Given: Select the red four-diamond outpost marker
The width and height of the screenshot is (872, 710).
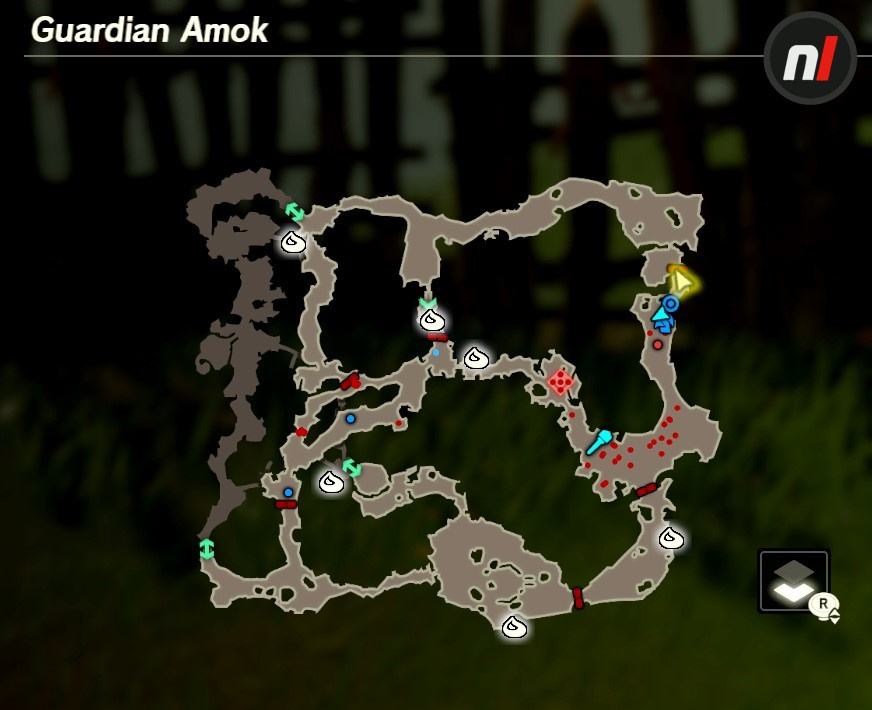Looking at the screenshot, I should pyautogui.click(x=561, y=381).
